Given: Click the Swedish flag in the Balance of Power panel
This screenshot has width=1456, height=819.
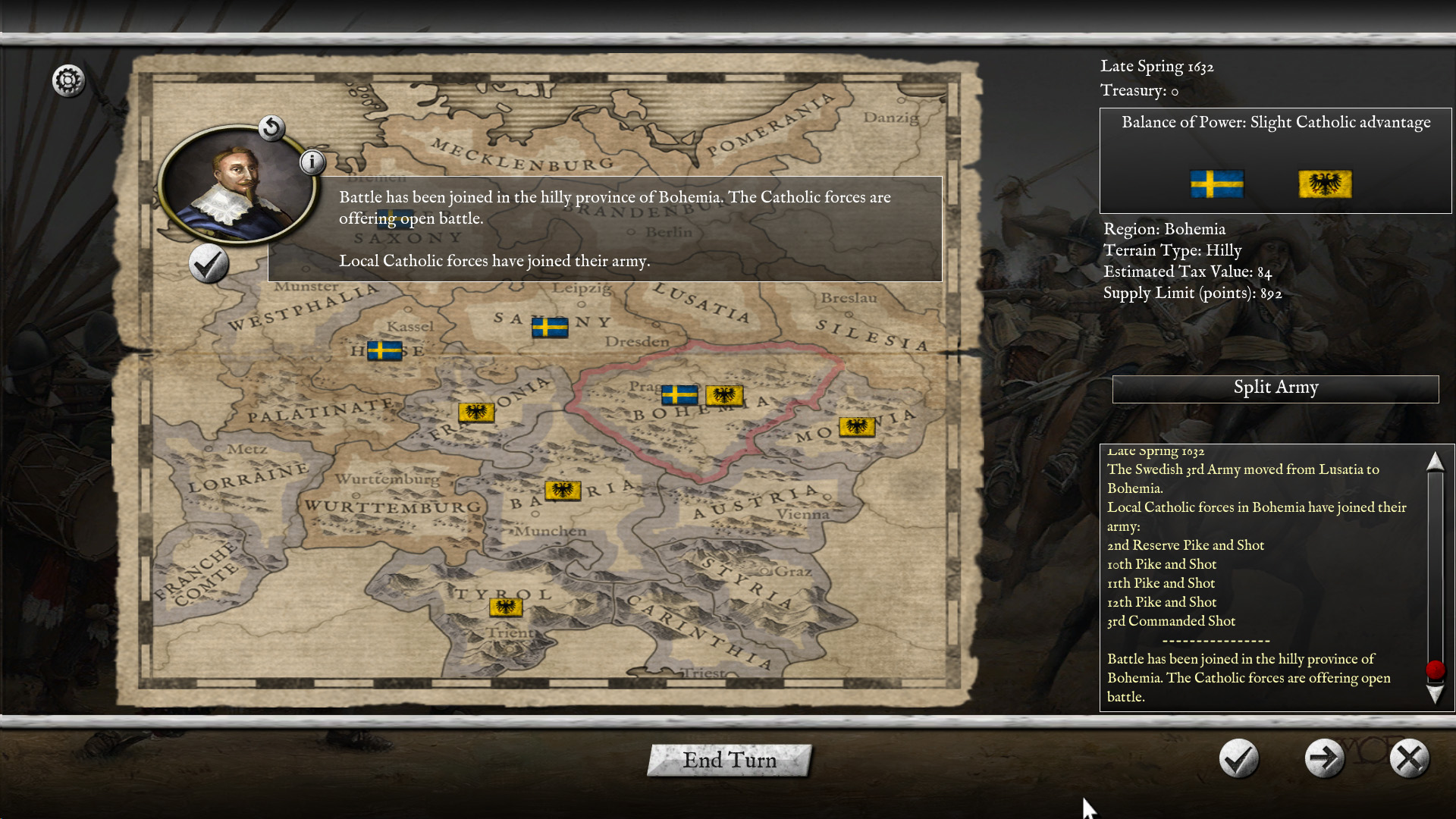Looking at the screenshot, I should (1216, 184).
